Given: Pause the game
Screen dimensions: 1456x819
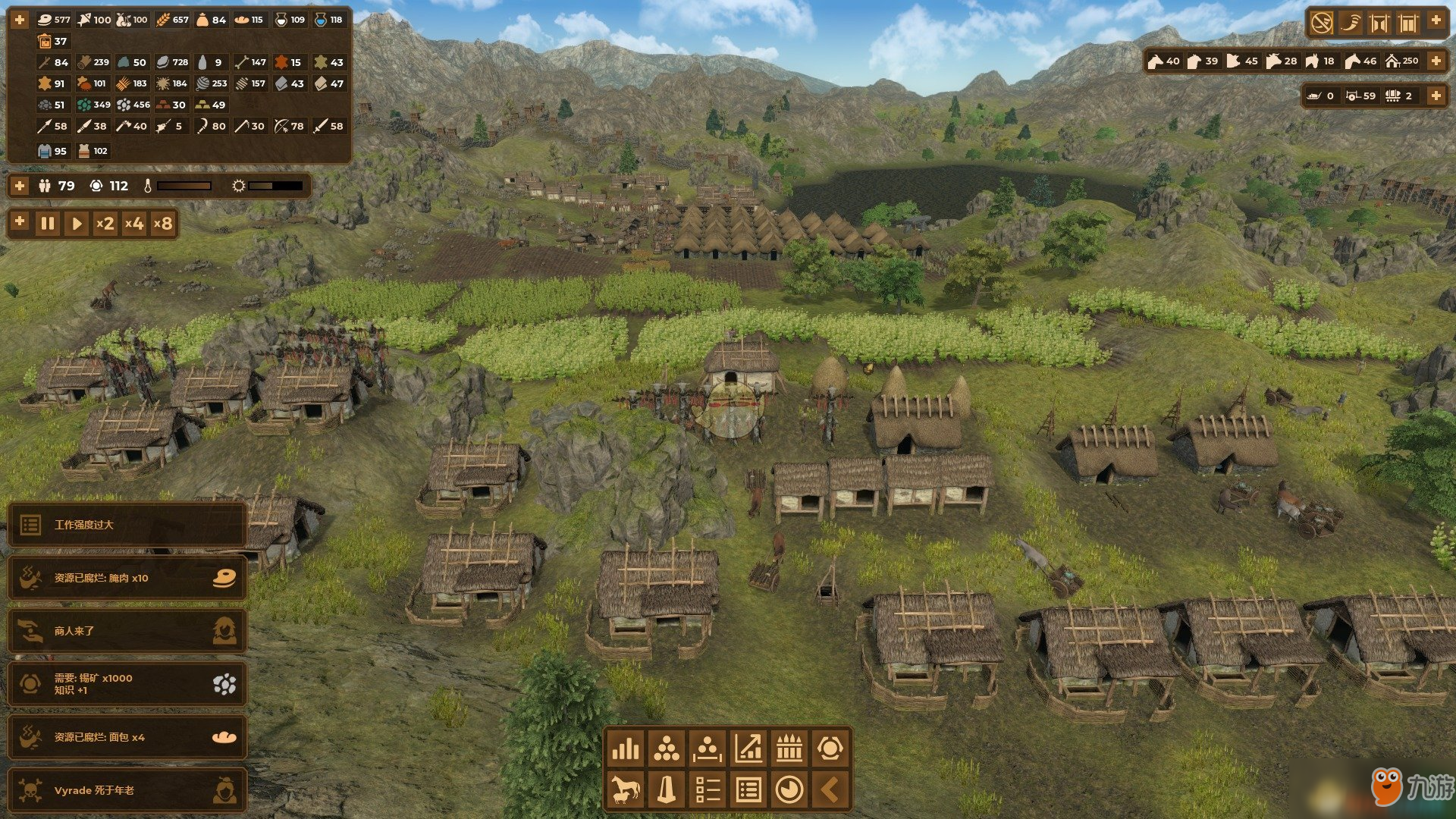Looking at the screenshot, I should (48, 224).
